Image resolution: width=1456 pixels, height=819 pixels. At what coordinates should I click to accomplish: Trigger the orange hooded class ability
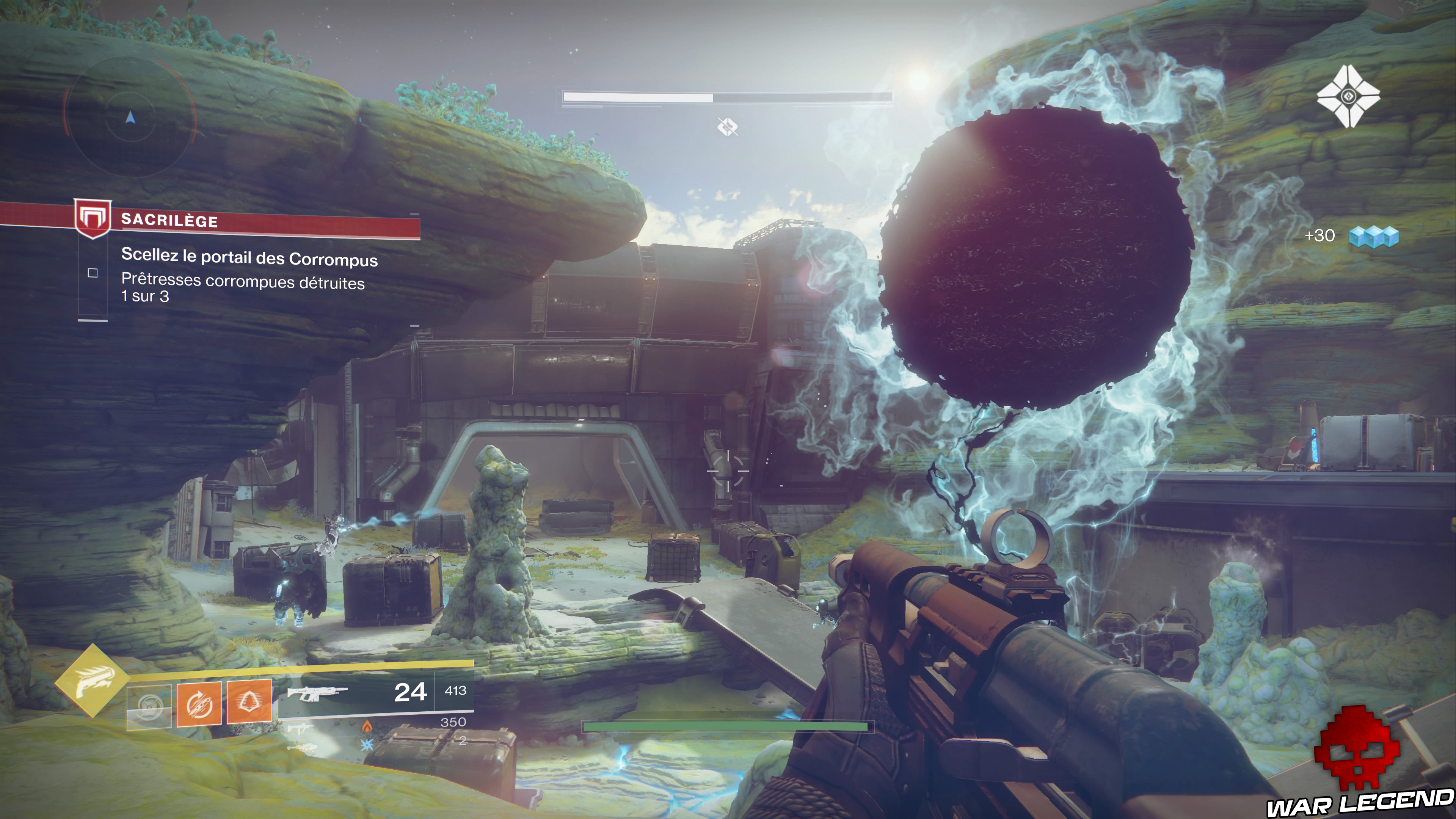249,702
